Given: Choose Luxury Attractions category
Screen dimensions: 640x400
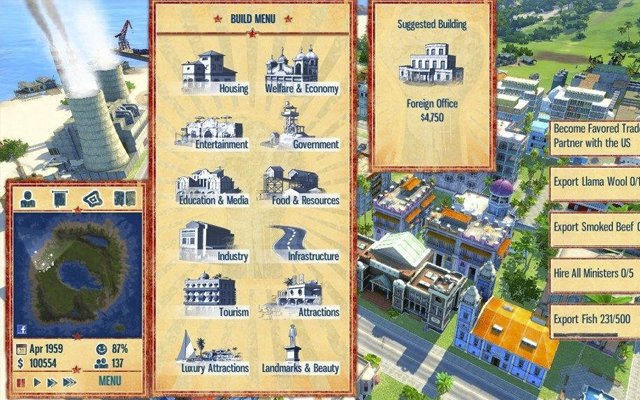Looking at the screenshot, I should (x=214, y=352).
